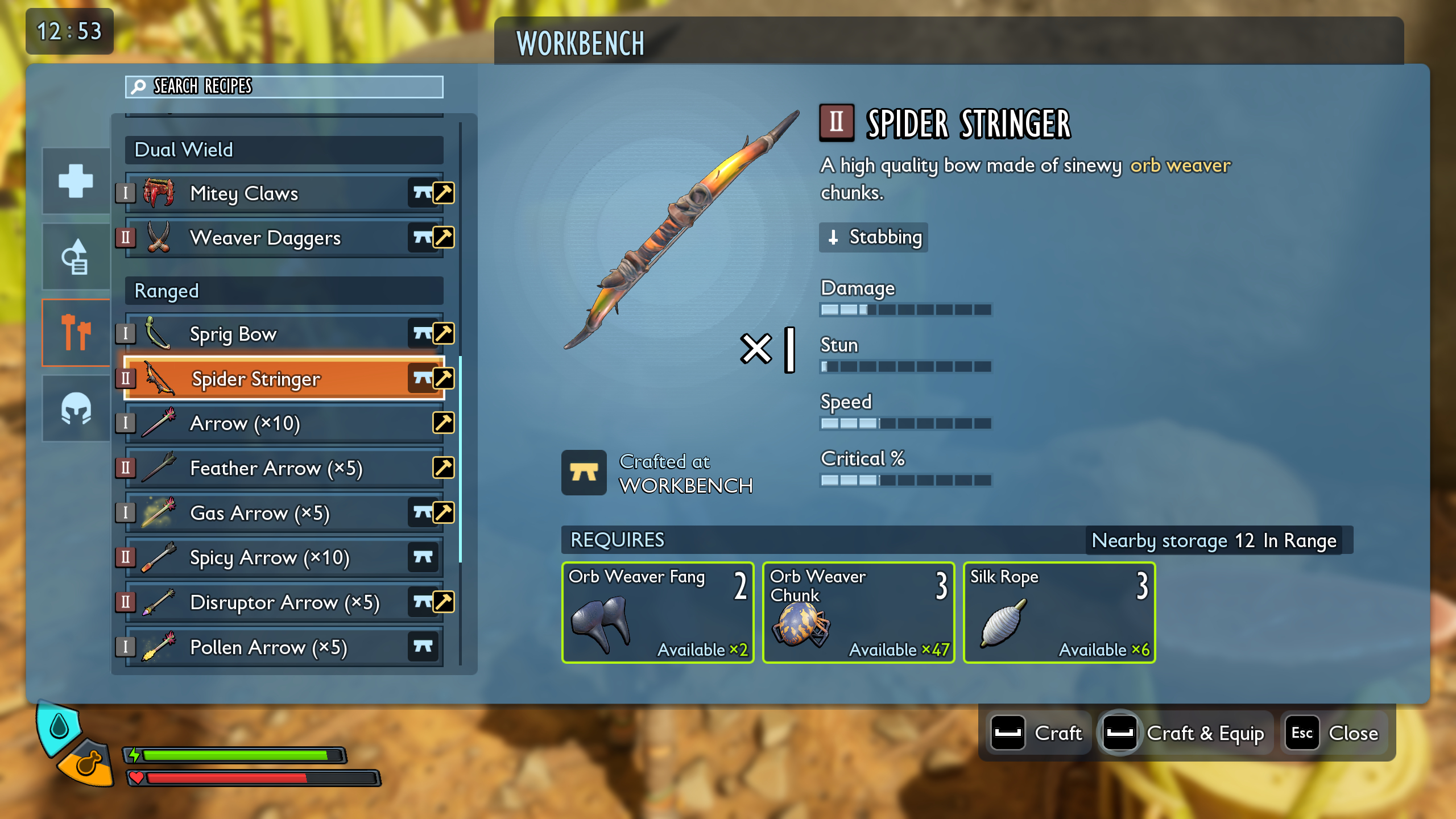Screen dimensions: 1456x819
Task: Click inside the Search Recipes field
Action: coord(284,87)
